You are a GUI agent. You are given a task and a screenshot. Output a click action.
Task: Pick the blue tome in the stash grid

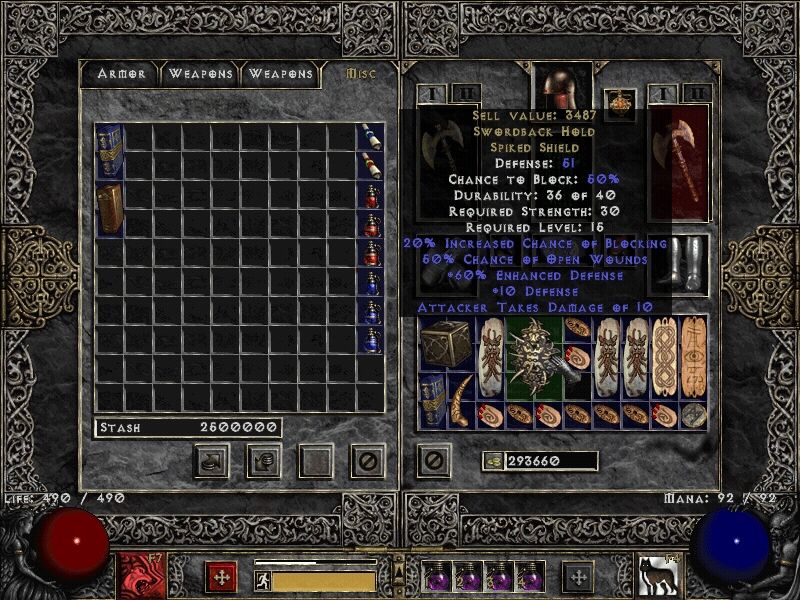tap(109, 152)
